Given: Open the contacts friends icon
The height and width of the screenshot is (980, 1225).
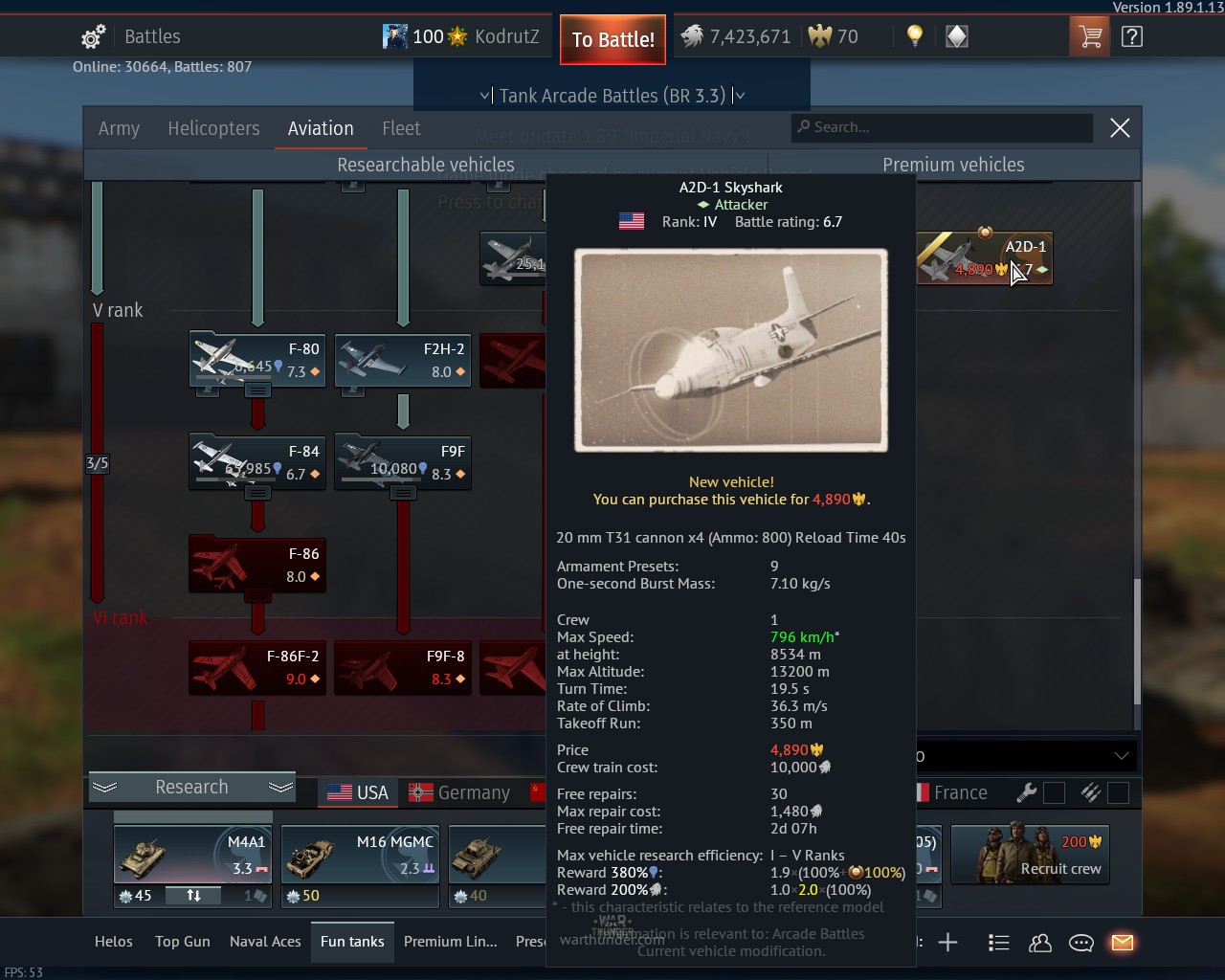Looking at the screenshot, I should click(x=1040, y=943).
